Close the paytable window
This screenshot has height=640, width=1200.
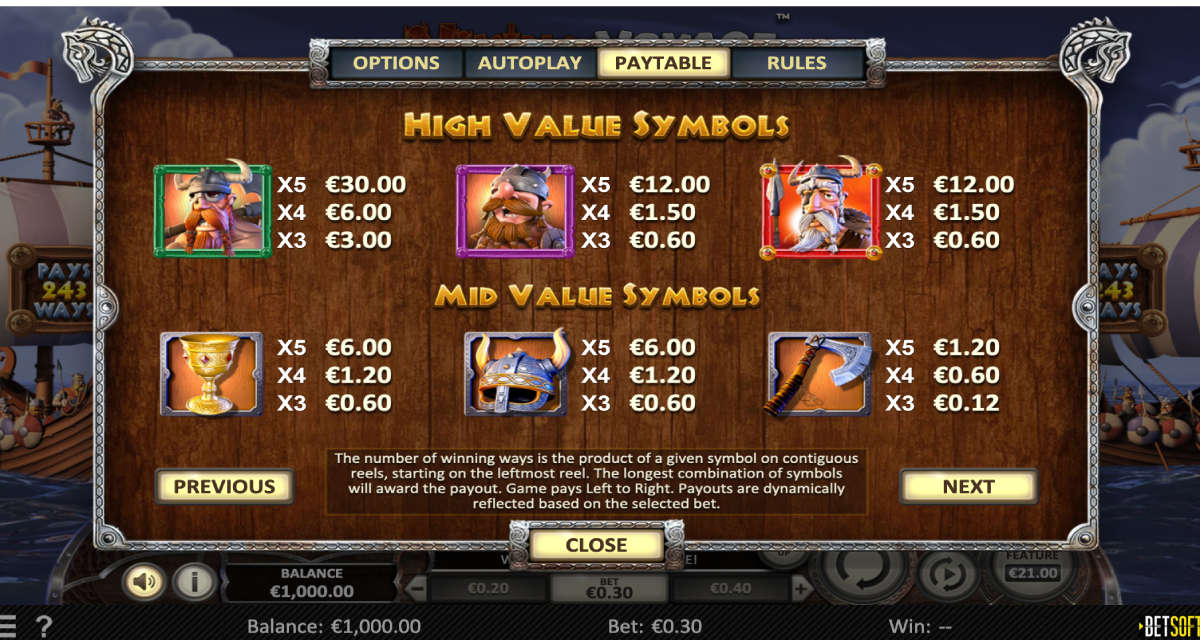[596, 546]
